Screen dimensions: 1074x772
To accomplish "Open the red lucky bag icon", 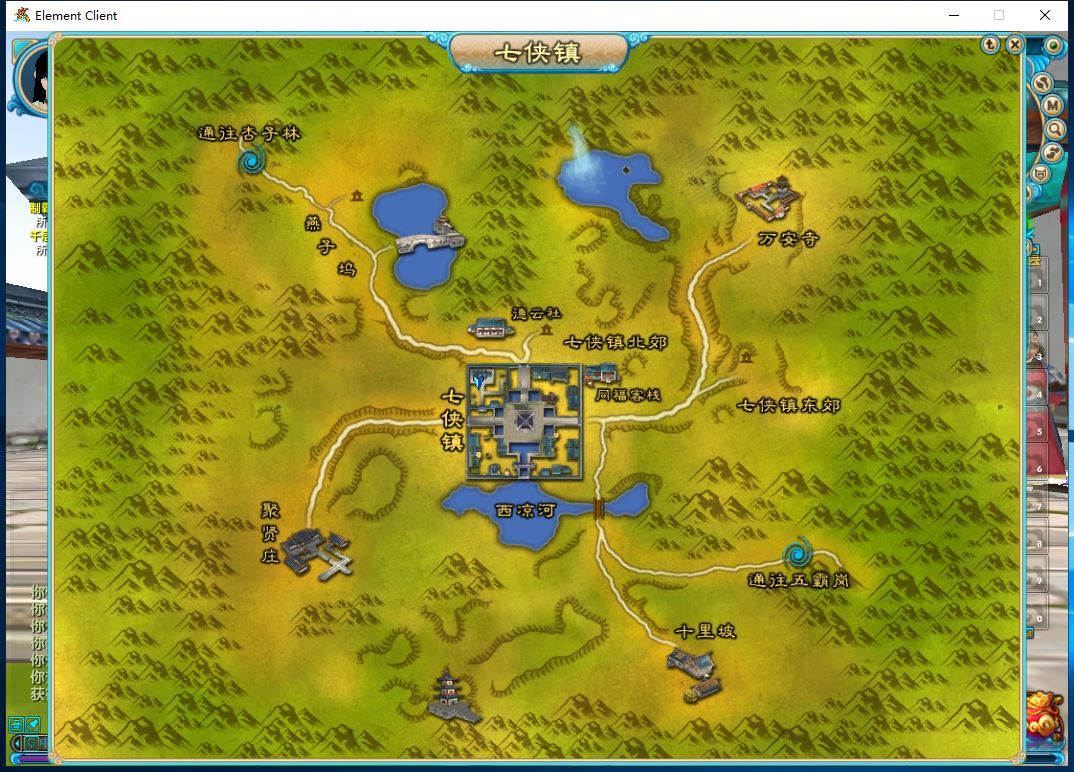I will coord(1045,716).
